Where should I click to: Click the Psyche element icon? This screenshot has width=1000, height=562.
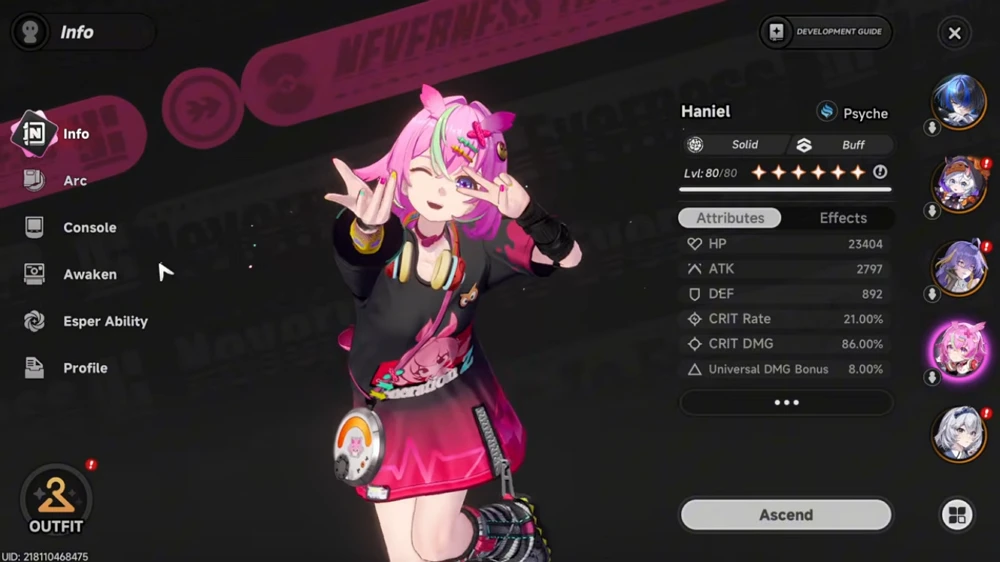[827, 112]
